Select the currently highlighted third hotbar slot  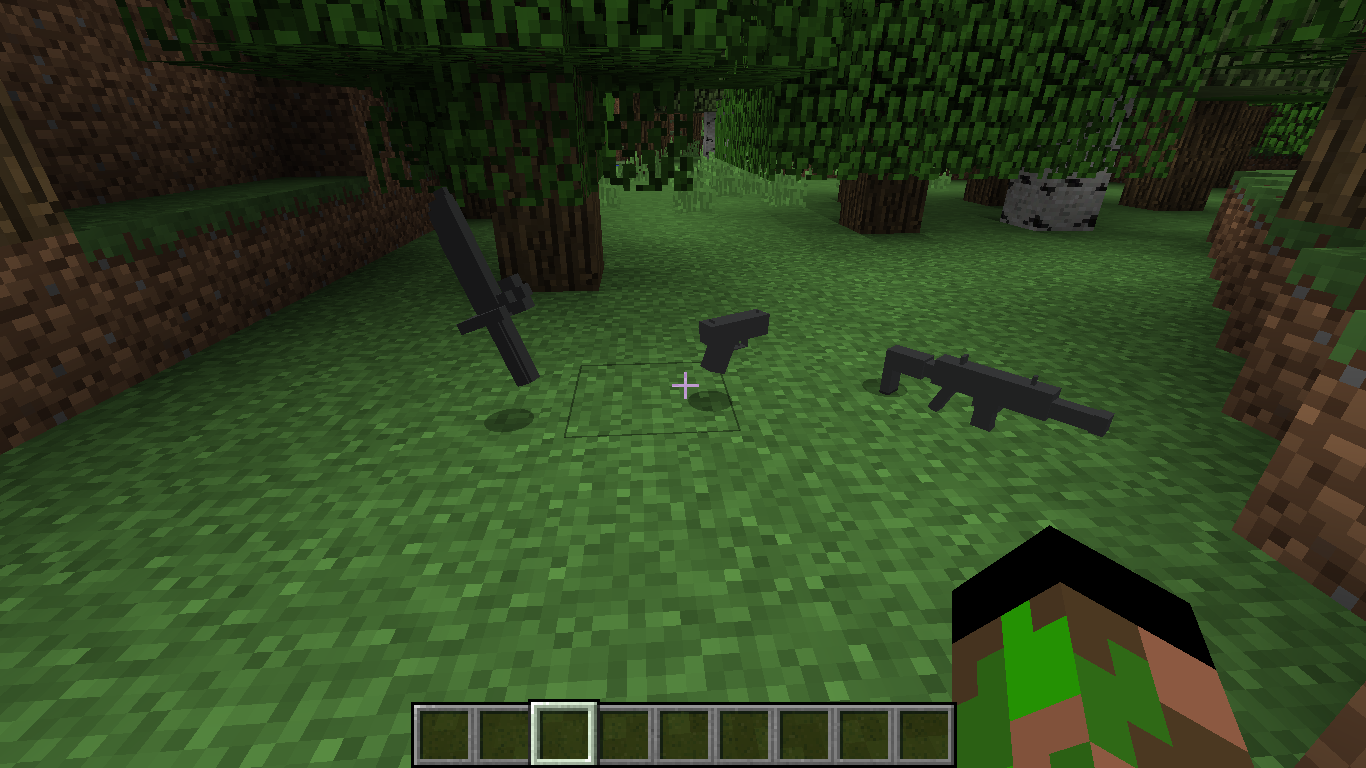563,731
